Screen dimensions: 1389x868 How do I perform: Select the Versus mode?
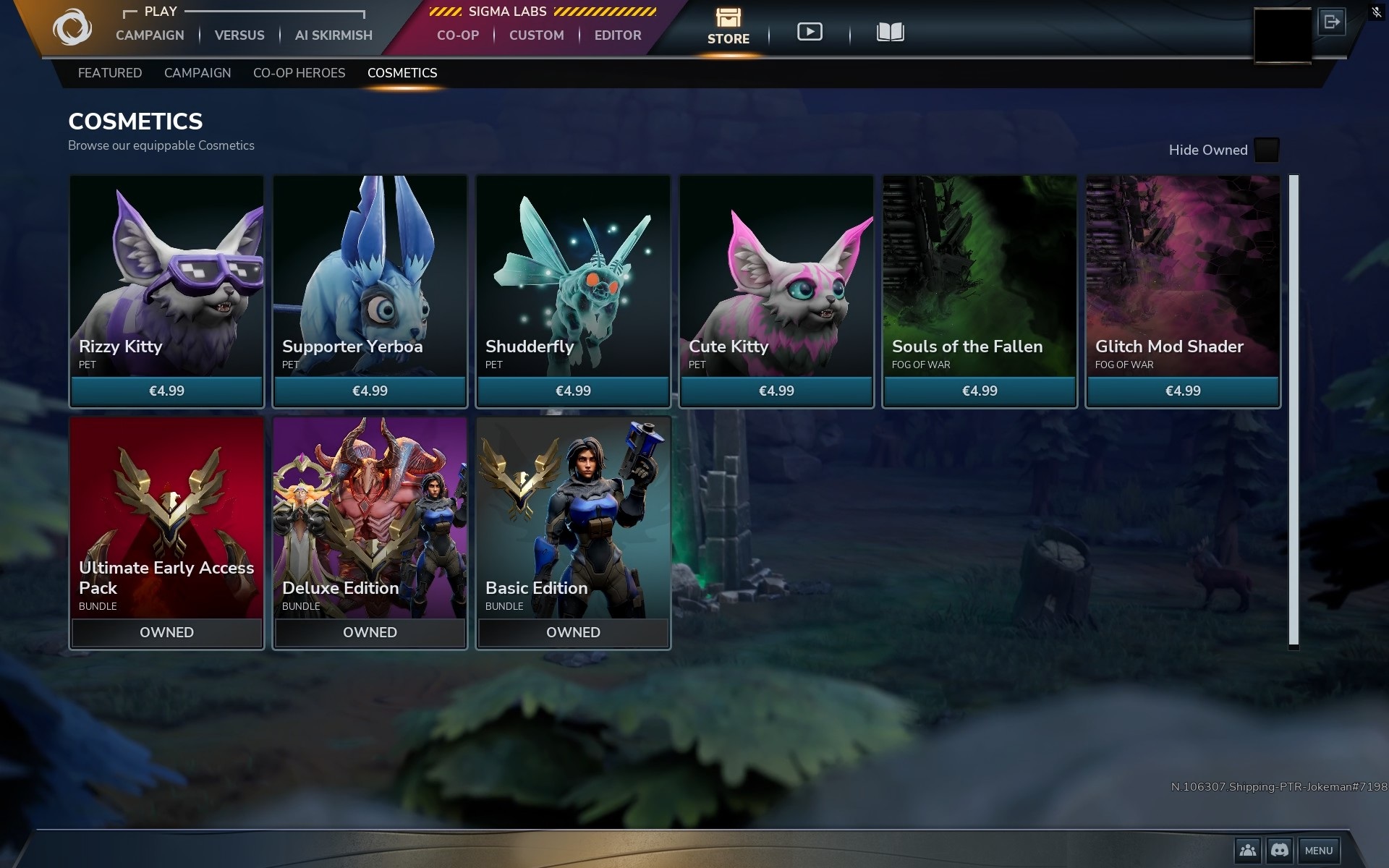coord(239,35)
